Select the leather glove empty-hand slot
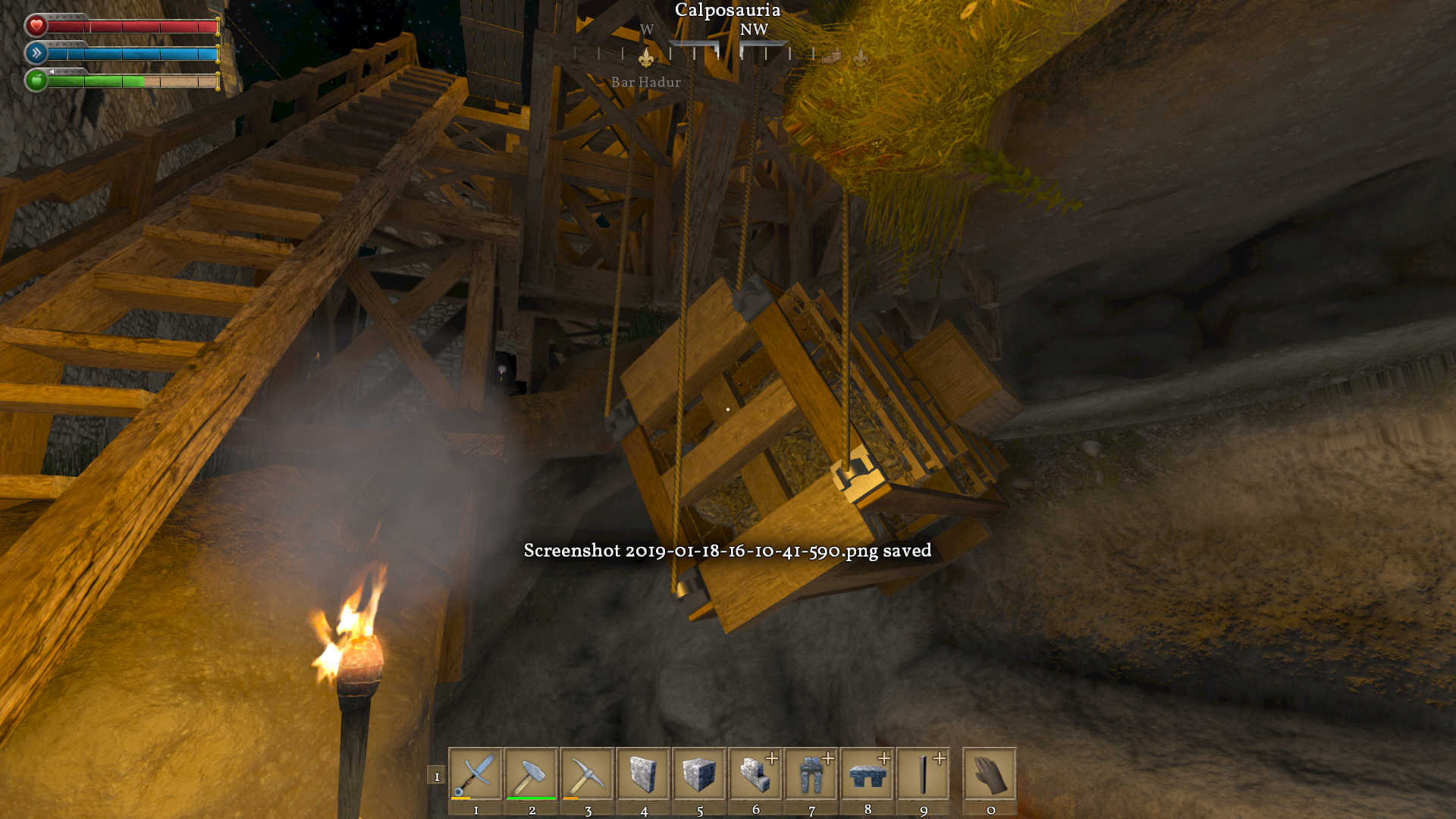 click(x=990, y=774)
